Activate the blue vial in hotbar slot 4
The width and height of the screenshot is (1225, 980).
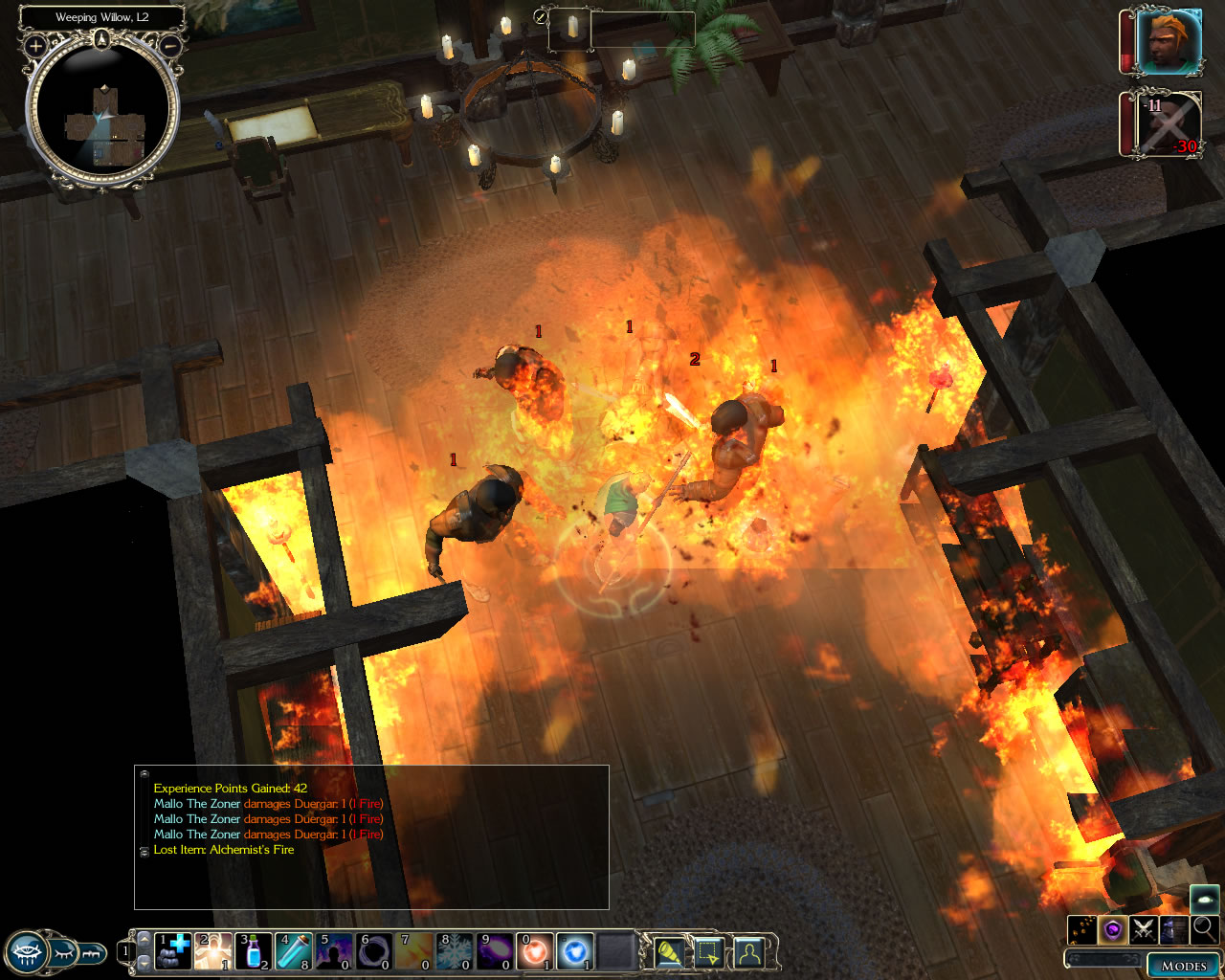coord(294,951)
